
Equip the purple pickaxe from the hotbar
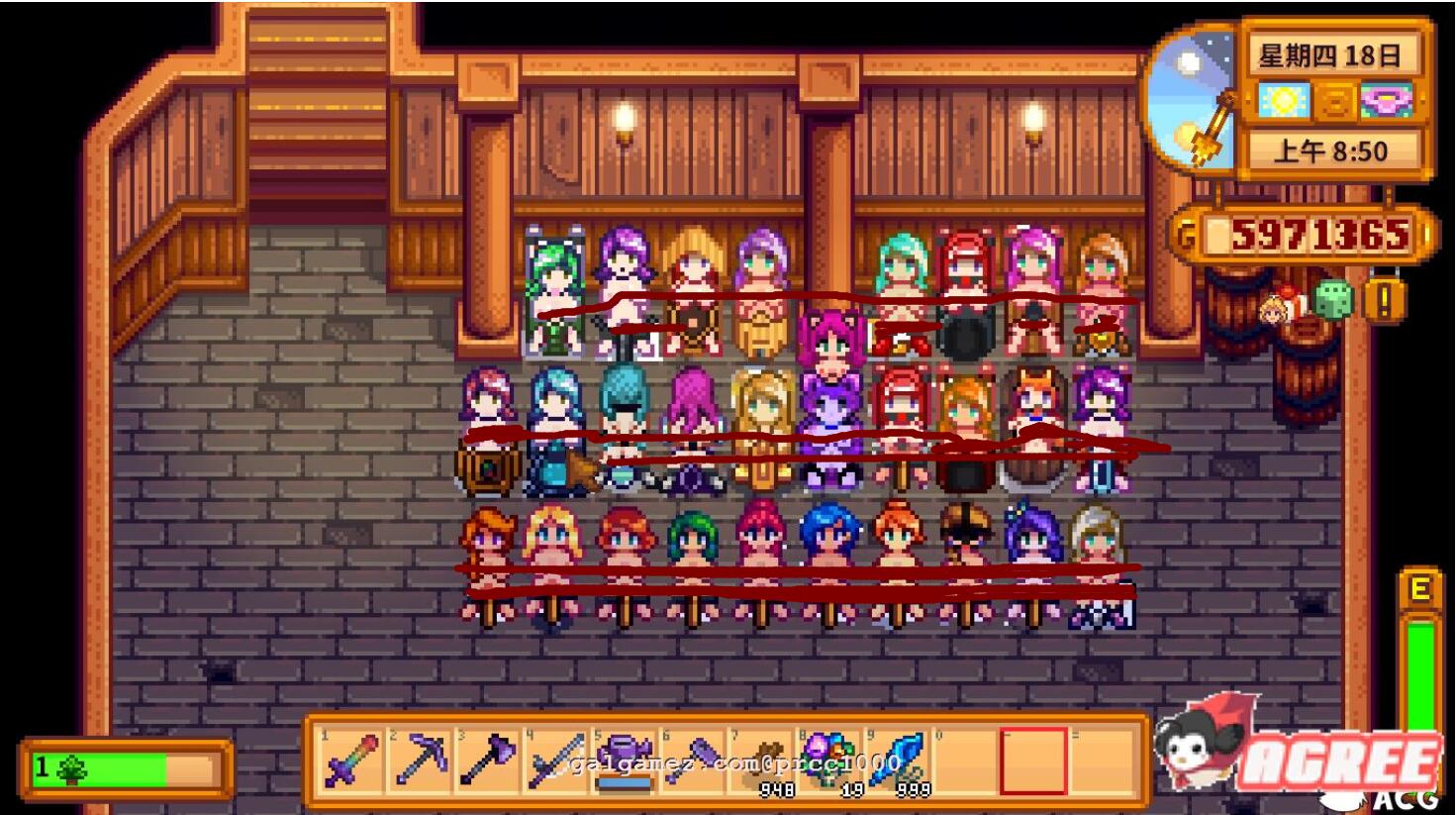[421, 761]
